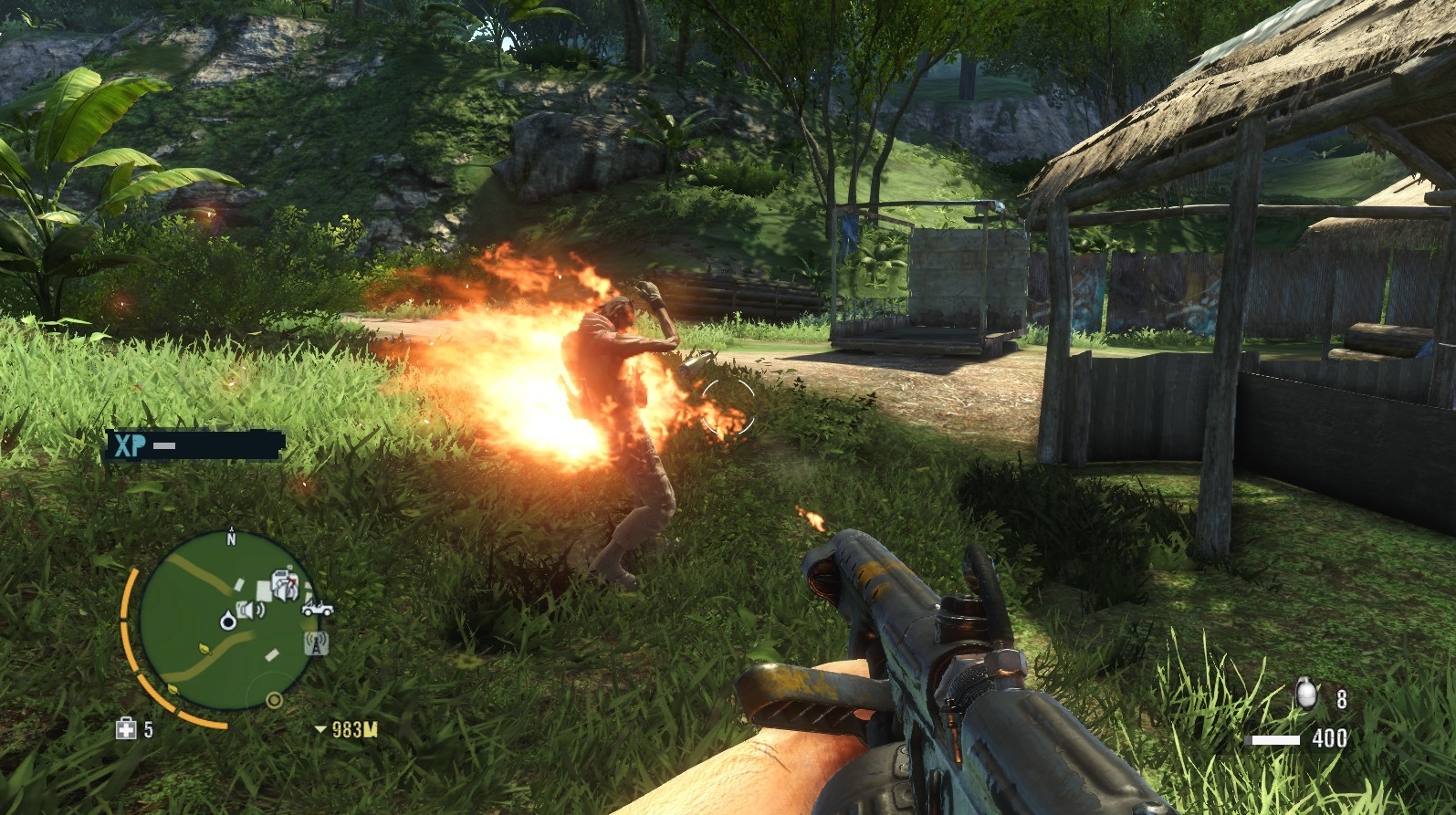This screenshot has height=815, width=1456.
Task: Click the 983M distance text
Action: coord(356,729)
